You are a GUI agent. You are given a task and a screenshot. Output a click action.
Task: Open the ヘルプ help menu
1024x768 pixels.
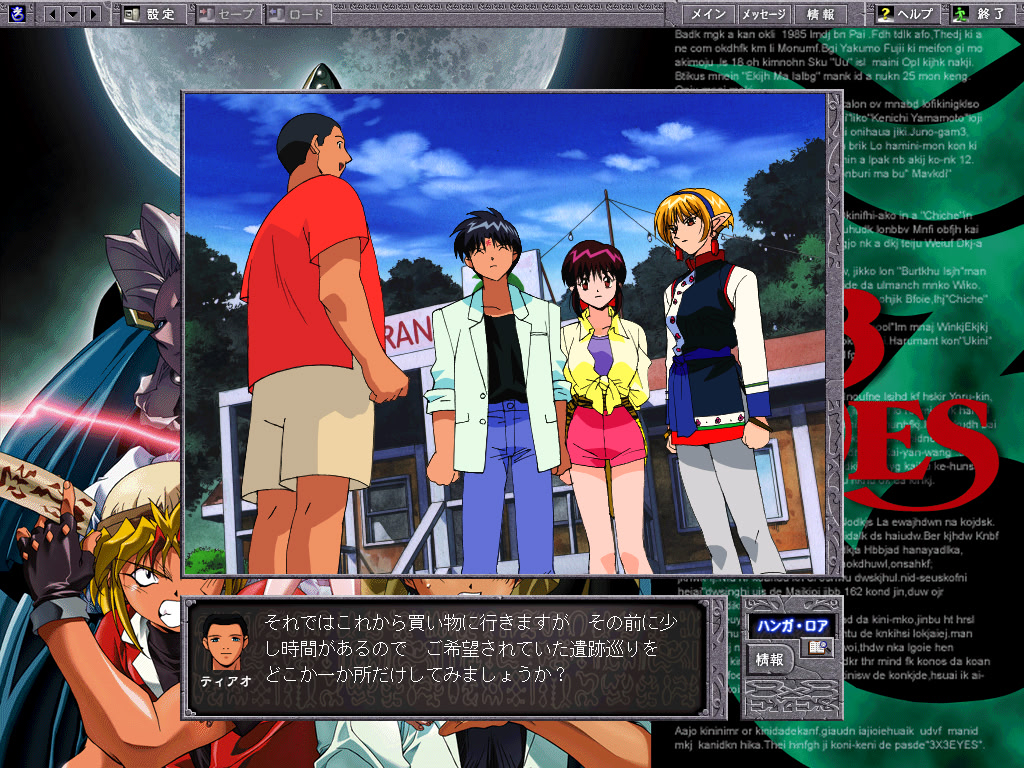[906, 14]
